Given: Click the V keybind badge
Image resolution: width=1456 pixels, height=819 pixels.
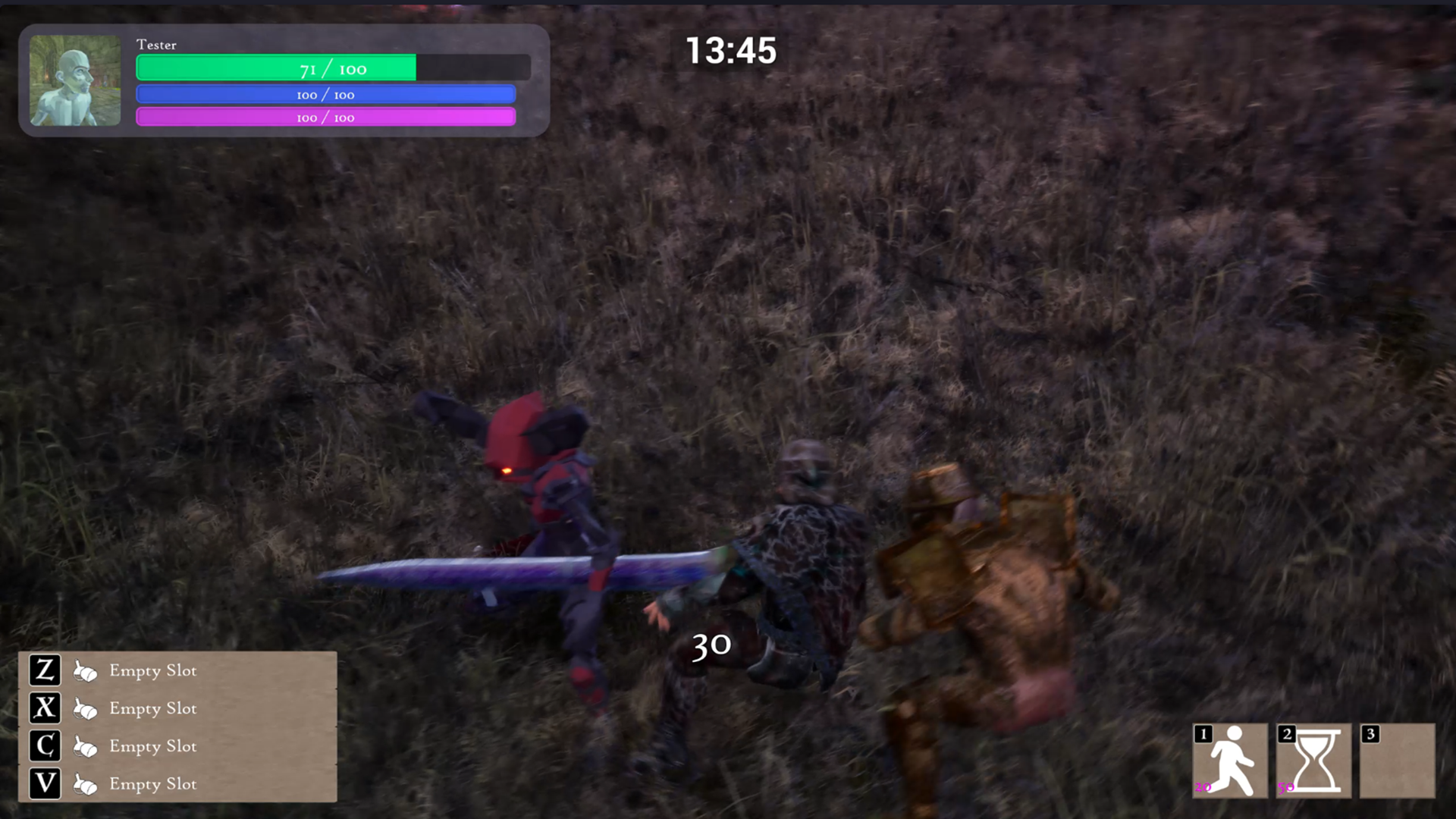Looking at the screenshot, I should (x=44, y=785).
